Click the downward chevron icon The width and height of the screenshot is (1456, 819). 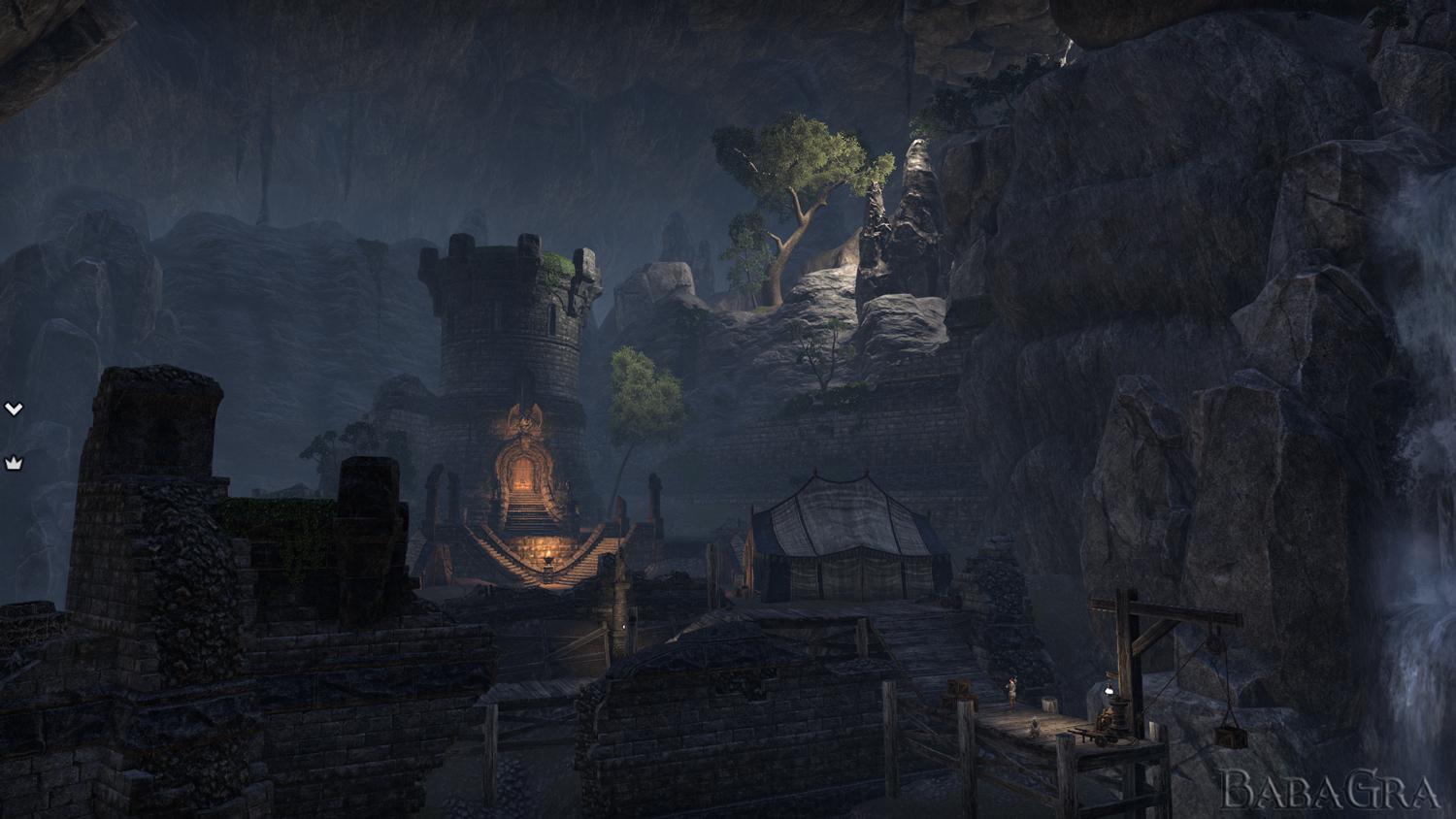click(x=14, y=409)
